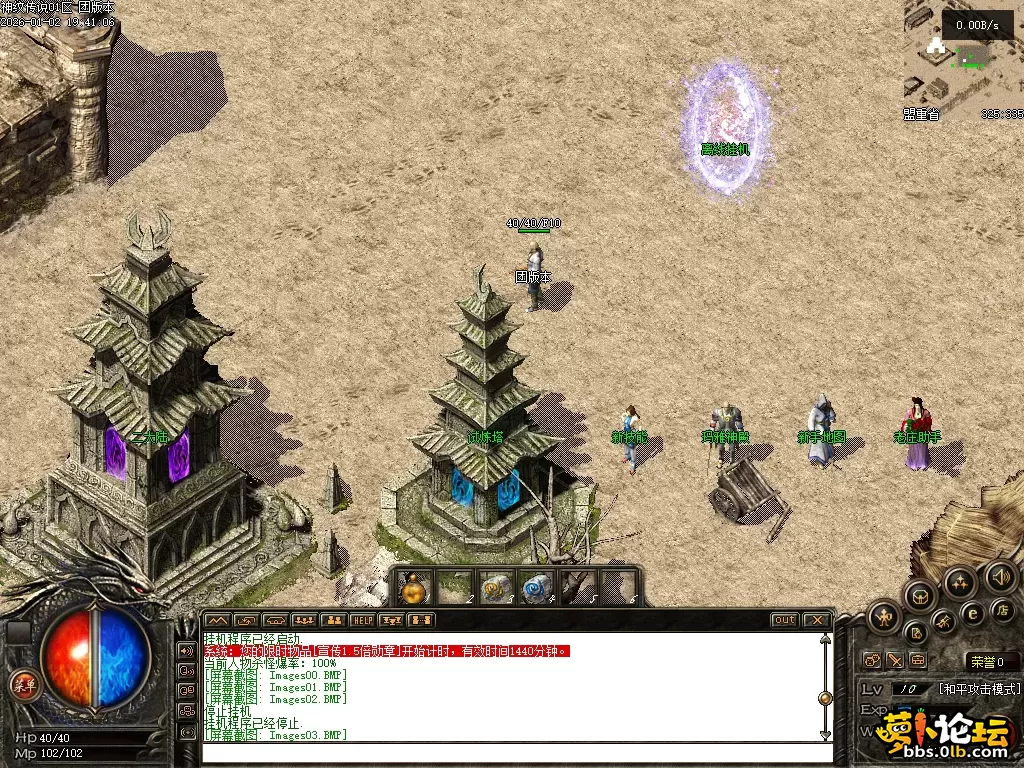1024x768 pixels.
Task: Open the character equipment round button
Action: 883,617
